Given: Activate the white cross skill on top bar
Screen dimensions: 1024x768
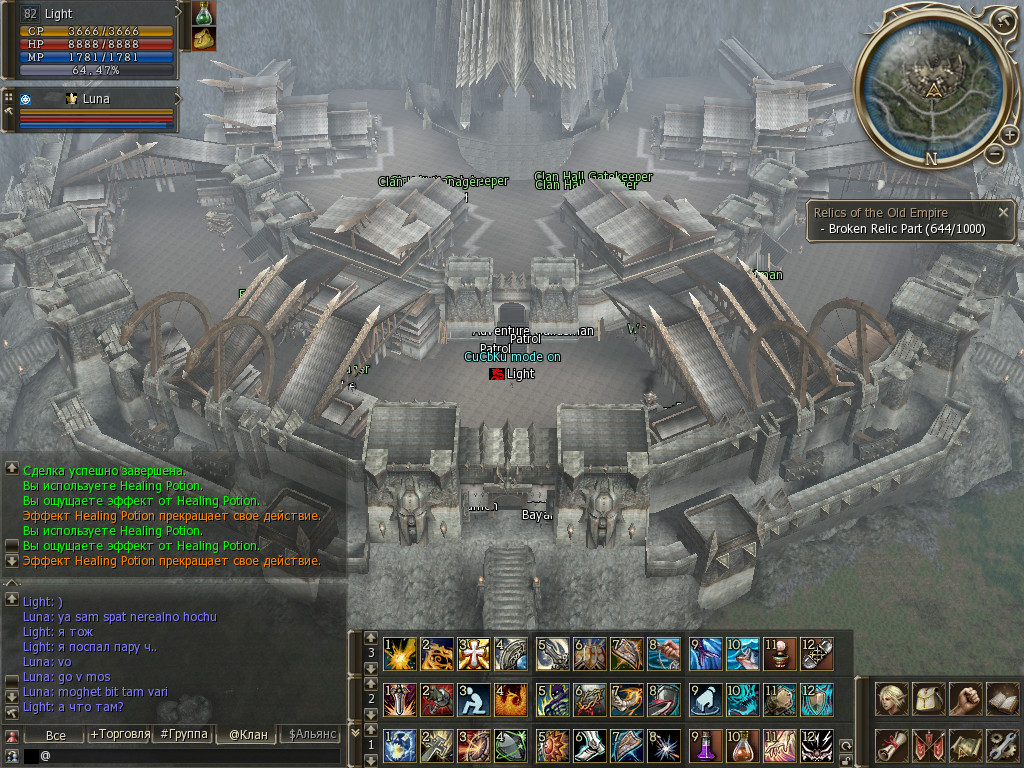Looking at the screenshot, I should [x=471, y=654].
